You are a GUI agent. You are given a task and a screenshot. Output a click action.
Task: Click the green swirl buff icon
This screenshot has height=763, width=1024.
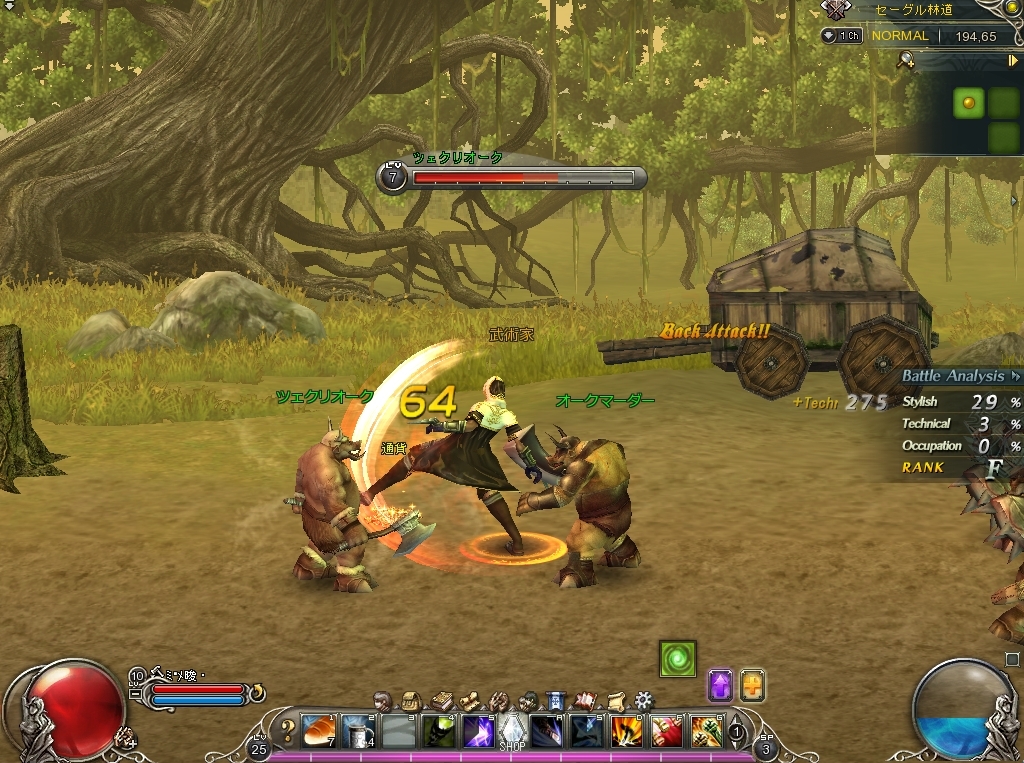tap(677, 659)
